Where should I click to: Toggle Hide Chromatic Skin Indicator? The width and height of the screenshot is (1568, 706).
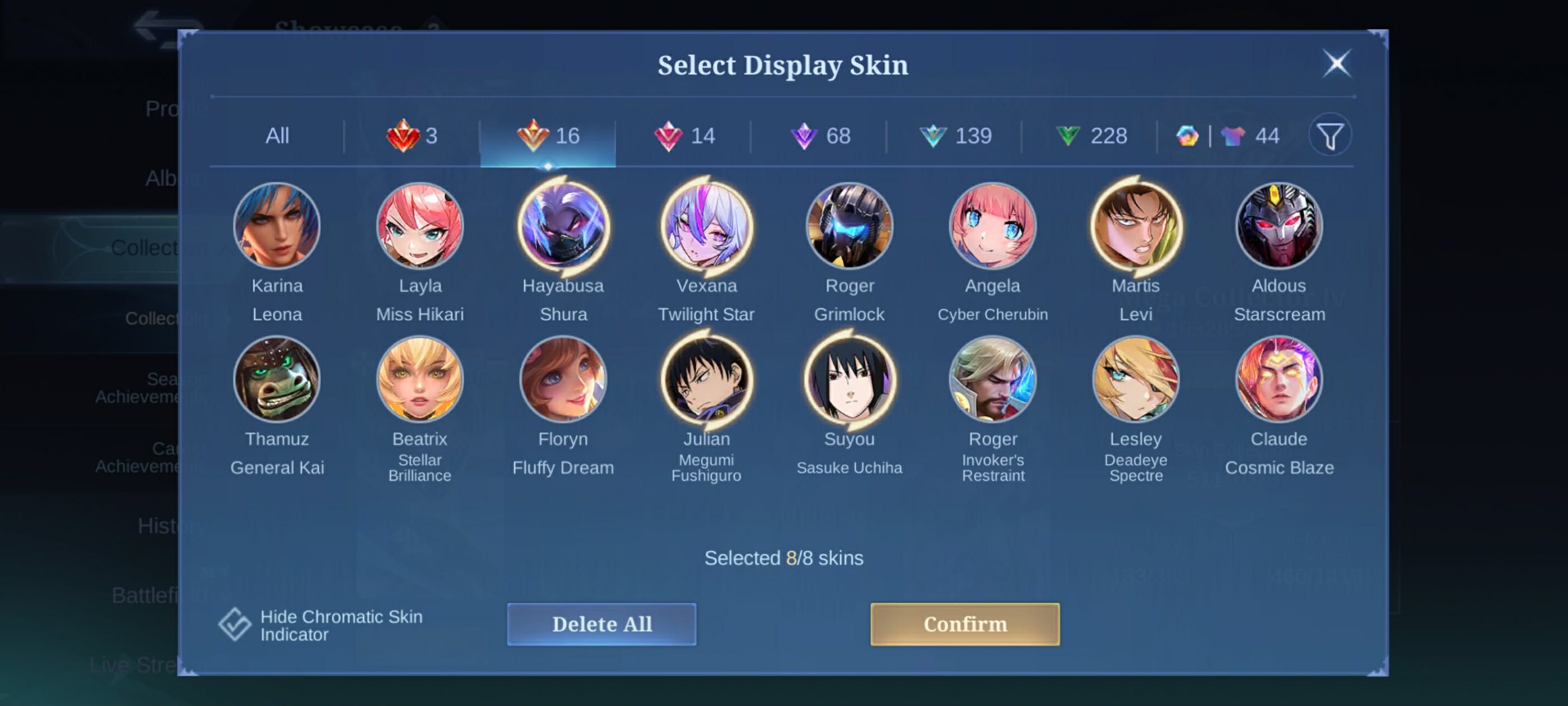pyautogui.click(x=236, y=624)
